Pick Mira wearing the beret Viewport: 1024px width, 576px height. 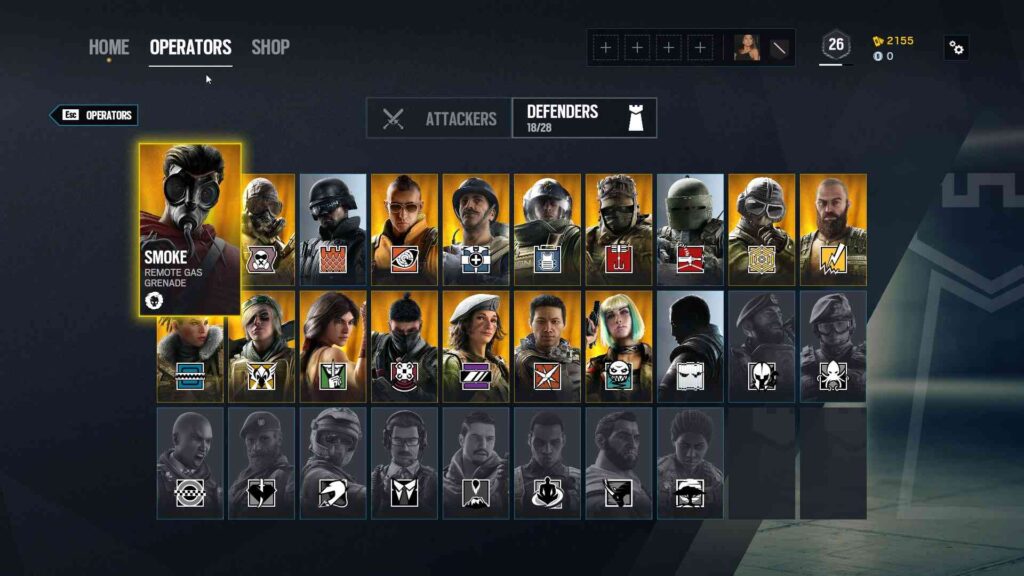(x=475, y=346)
